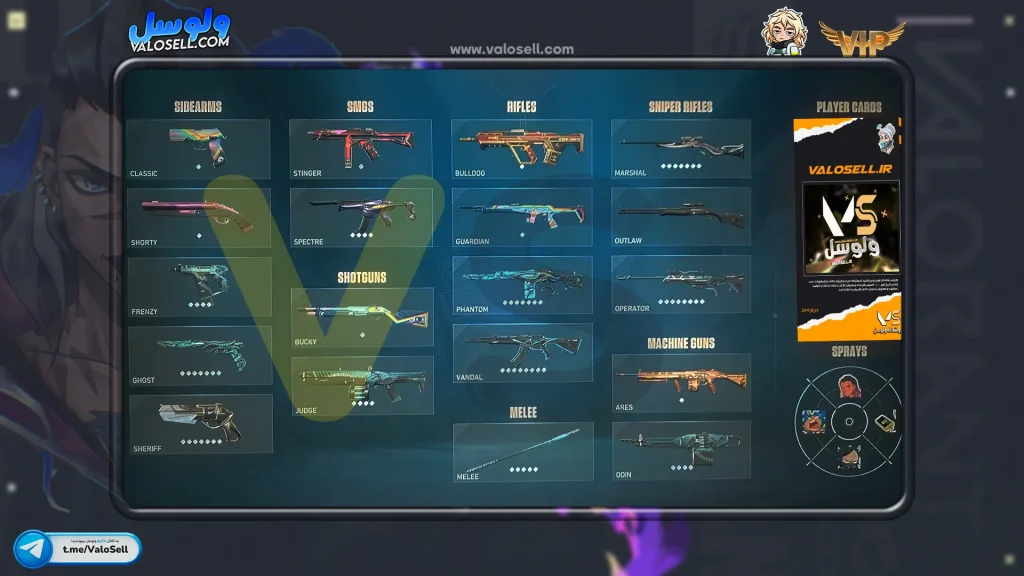
Task: Choose the Frenzy pistol slot
Action: (199, 286)
